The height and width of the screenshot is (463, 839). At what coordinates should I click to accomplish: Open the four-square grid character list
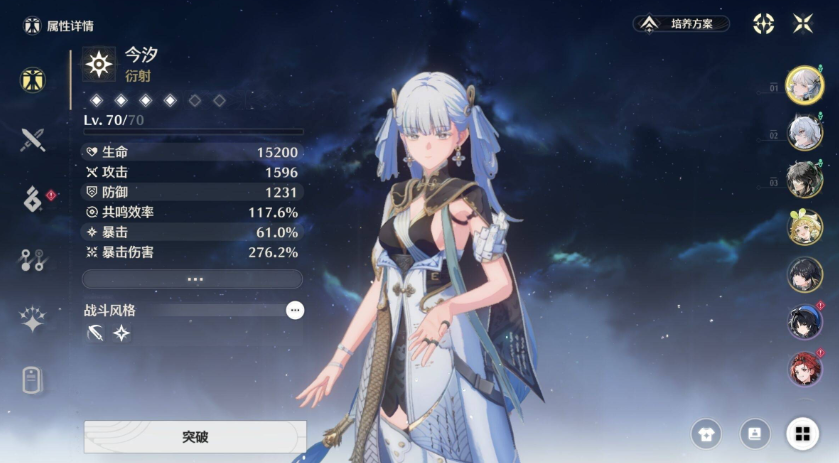pos(801,433)
